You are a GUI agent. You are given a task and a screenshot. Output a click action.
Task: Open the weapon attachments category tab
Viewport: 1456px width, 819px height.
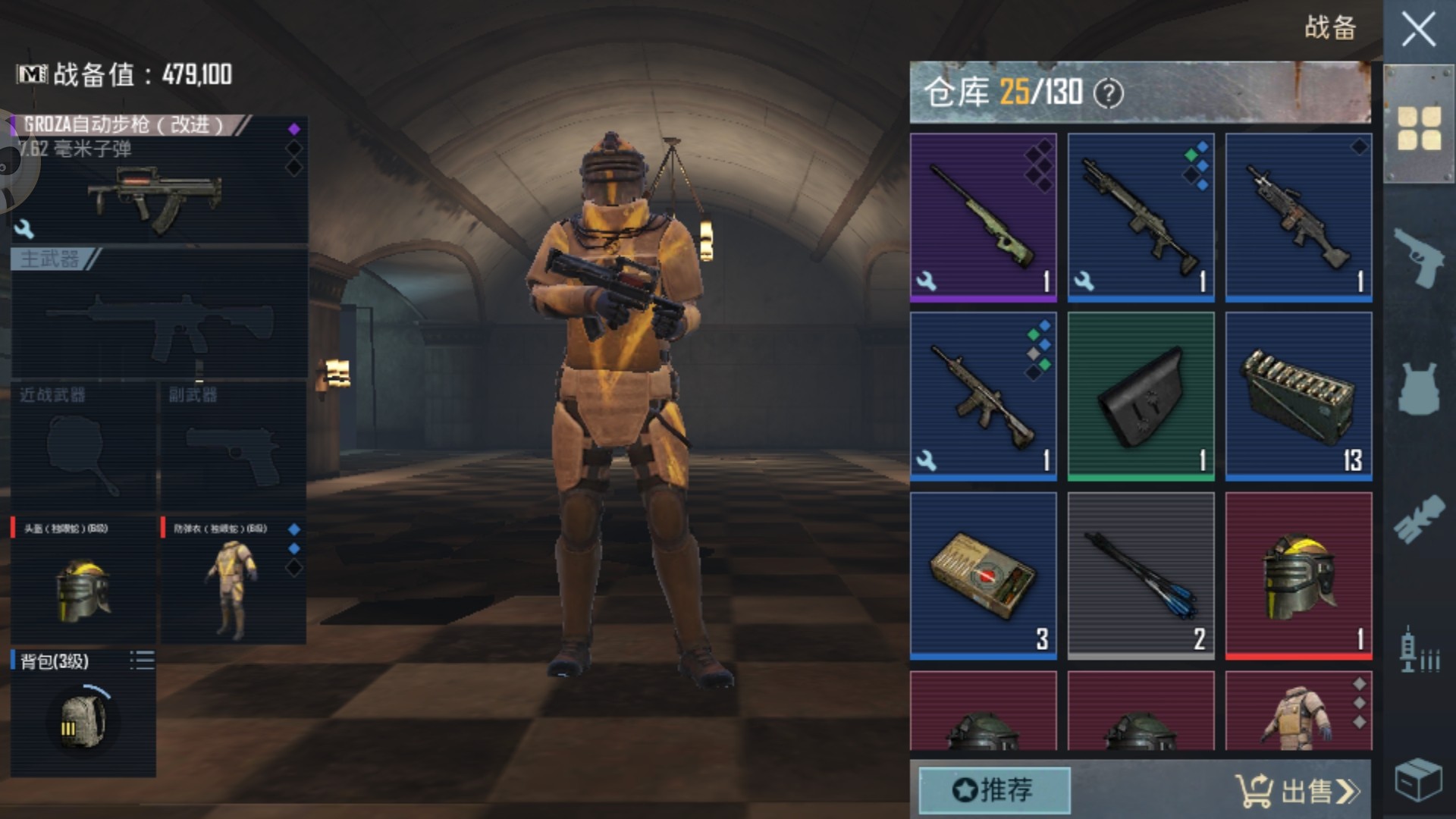[x=1419, y=519]
